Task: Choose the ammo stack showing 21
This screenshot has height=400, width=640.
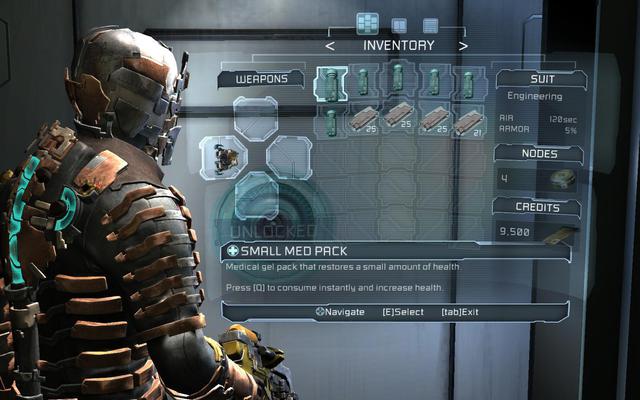Action: click(467, 121)
